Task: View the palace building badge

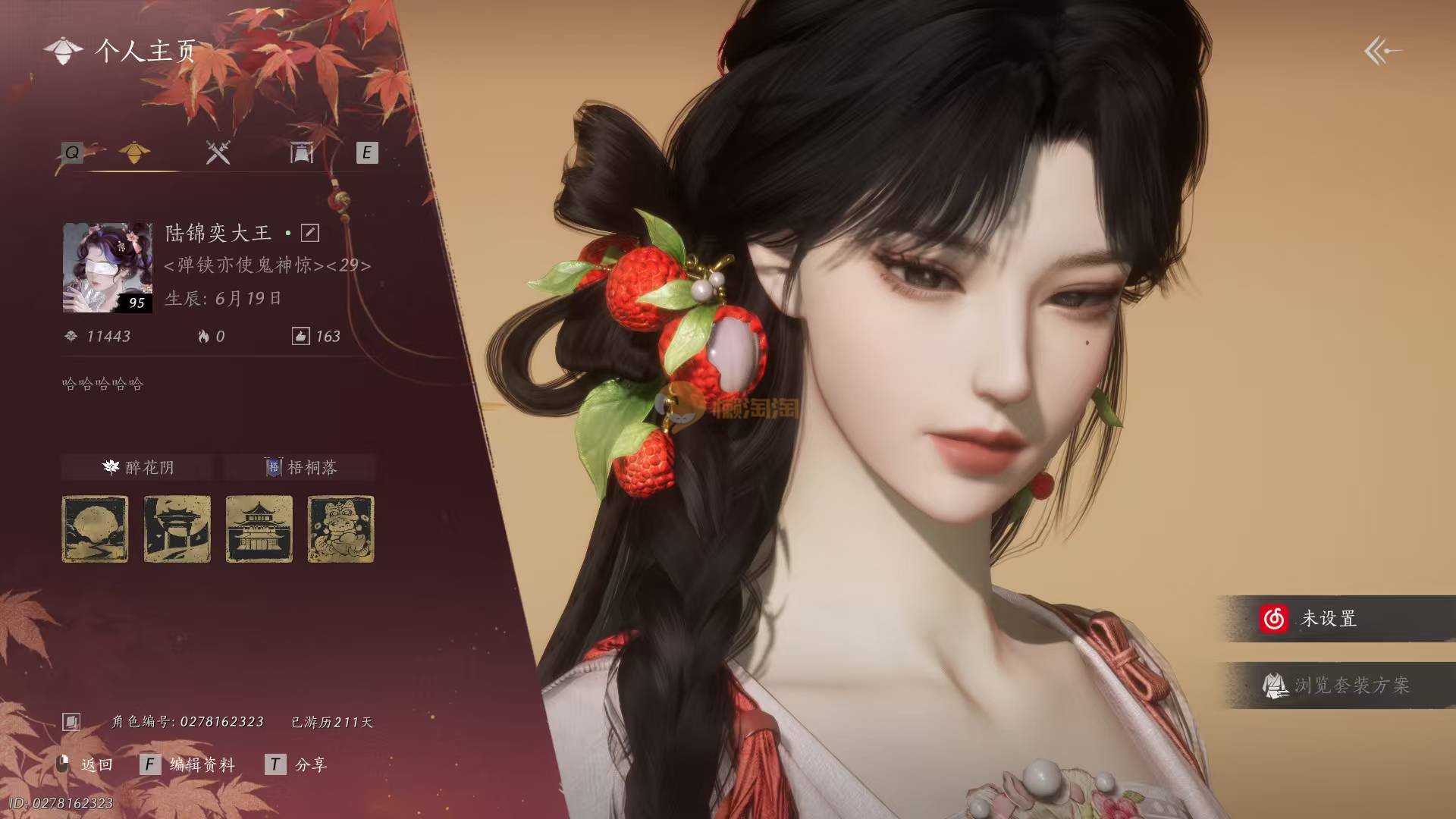Action: 259,529
